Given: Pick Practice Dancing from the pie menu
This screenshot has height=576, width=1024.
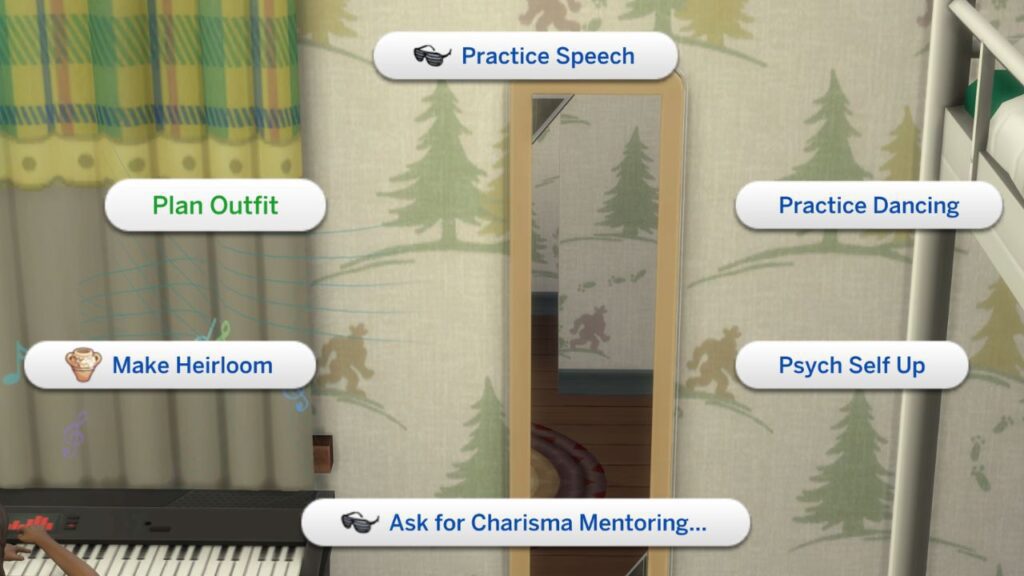Looking at the screenshot, I should pos(868,206).
